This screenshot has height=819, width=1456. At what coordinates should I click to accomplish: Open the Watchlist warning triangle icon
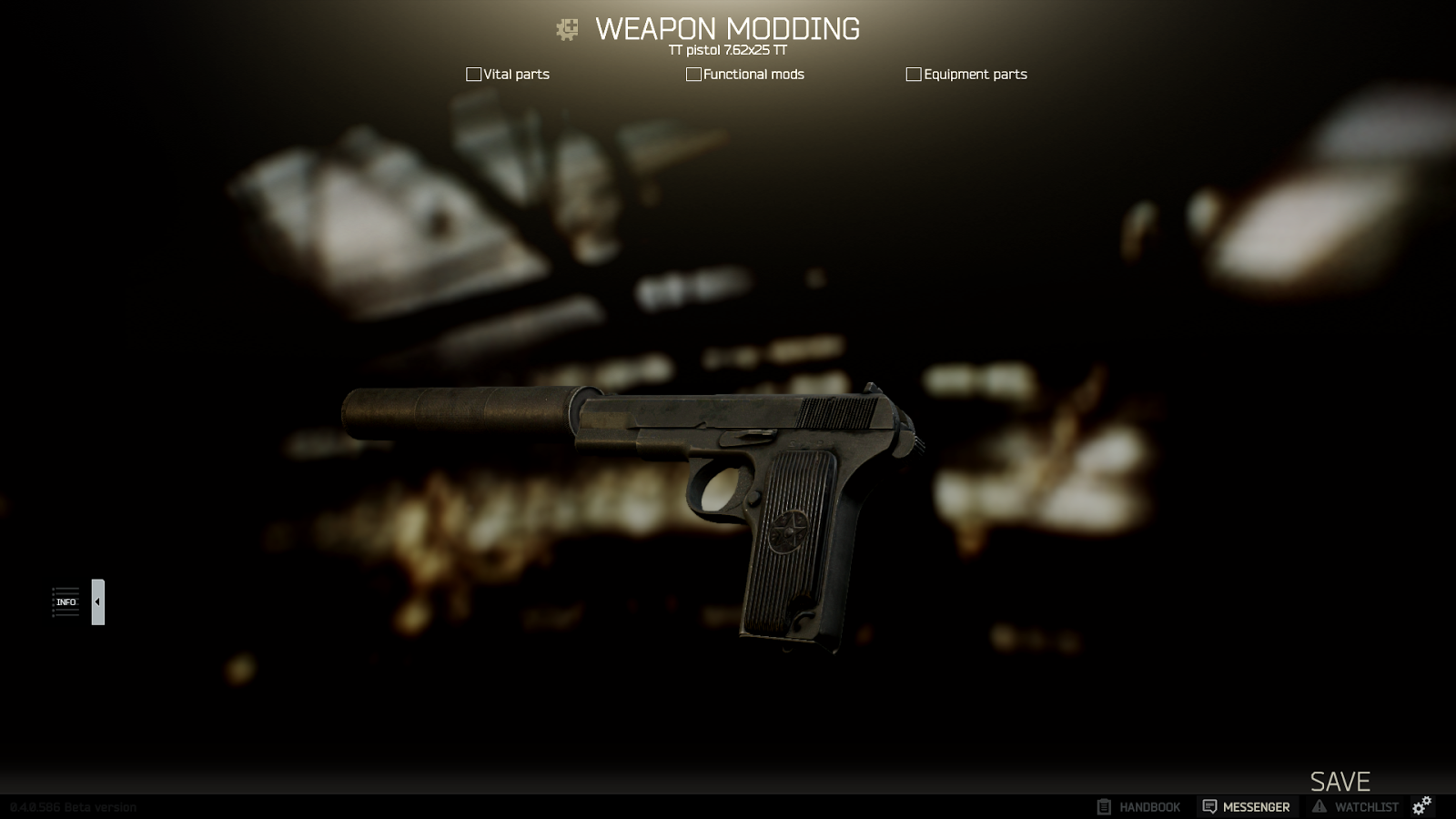point(1319,806)
